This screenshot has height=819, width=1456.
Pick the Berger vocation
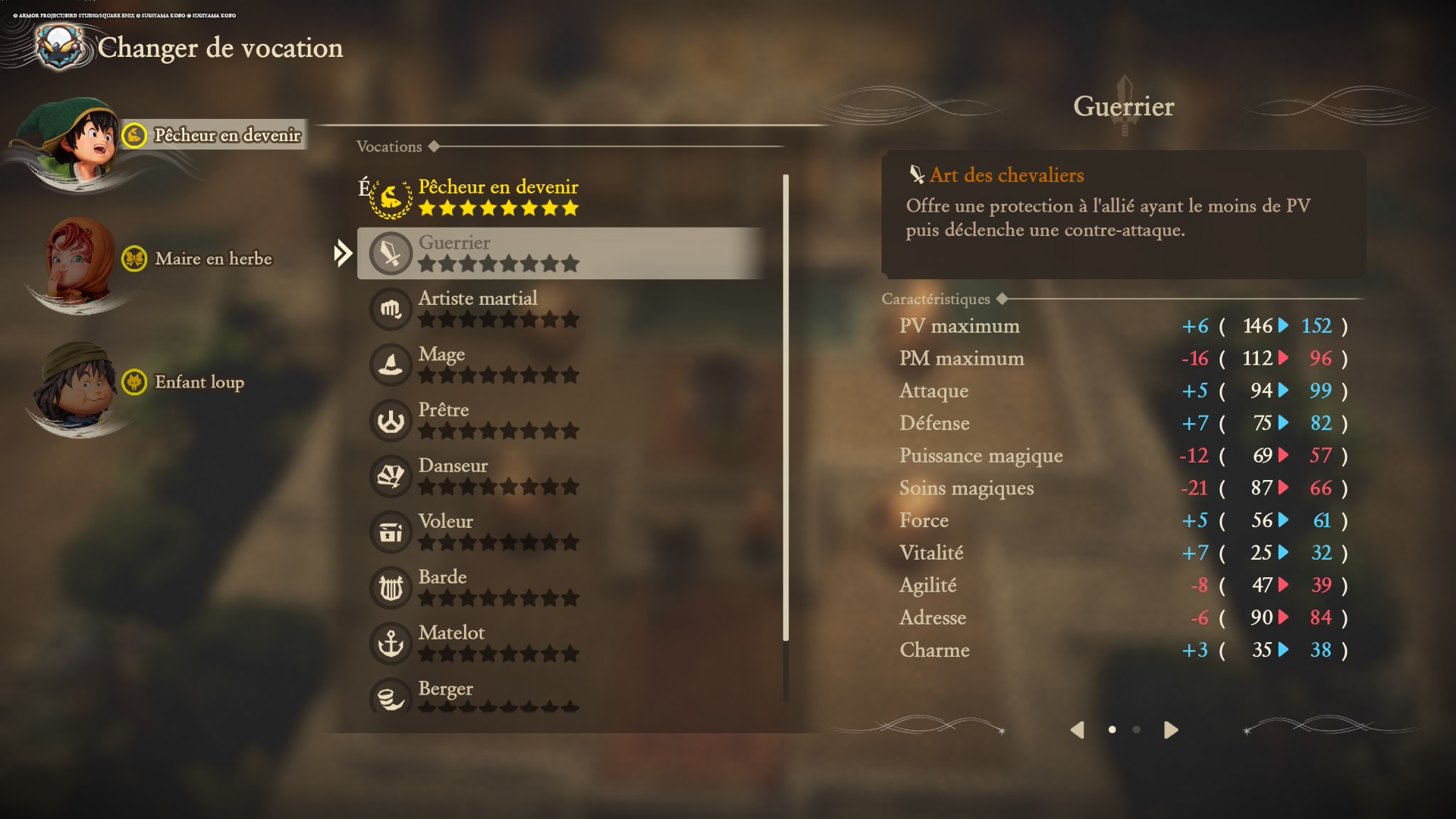pos(497,695)
